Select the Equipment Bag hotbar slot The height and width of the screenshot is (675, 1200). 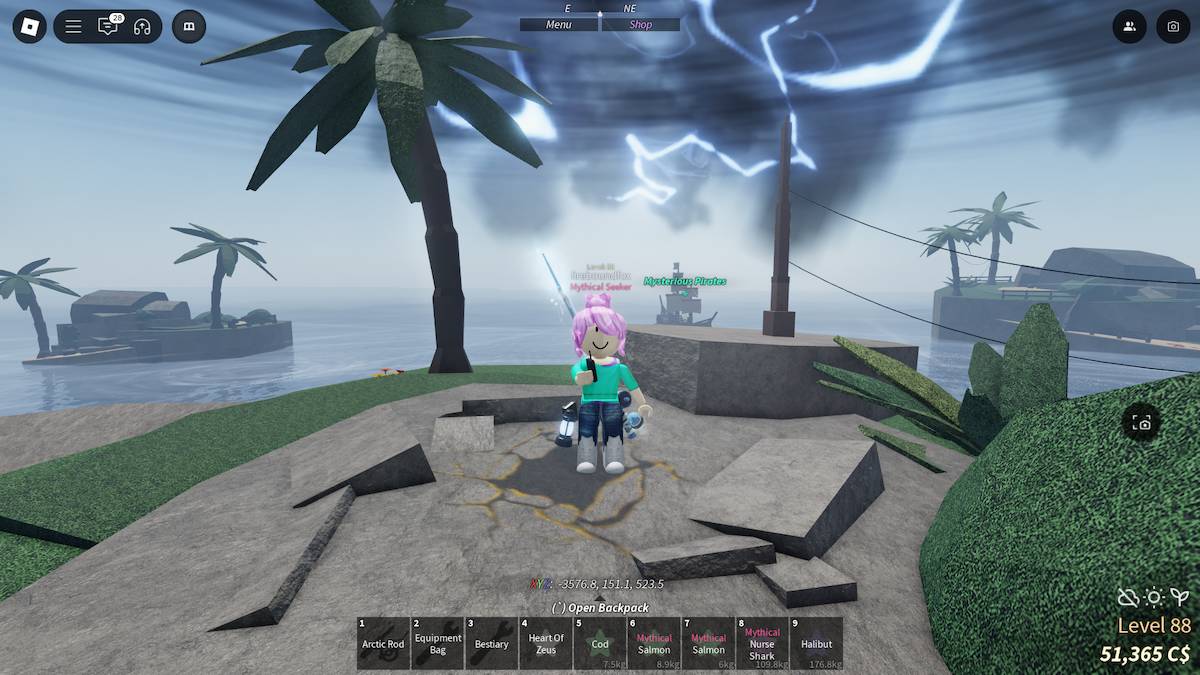coord(438,643)
